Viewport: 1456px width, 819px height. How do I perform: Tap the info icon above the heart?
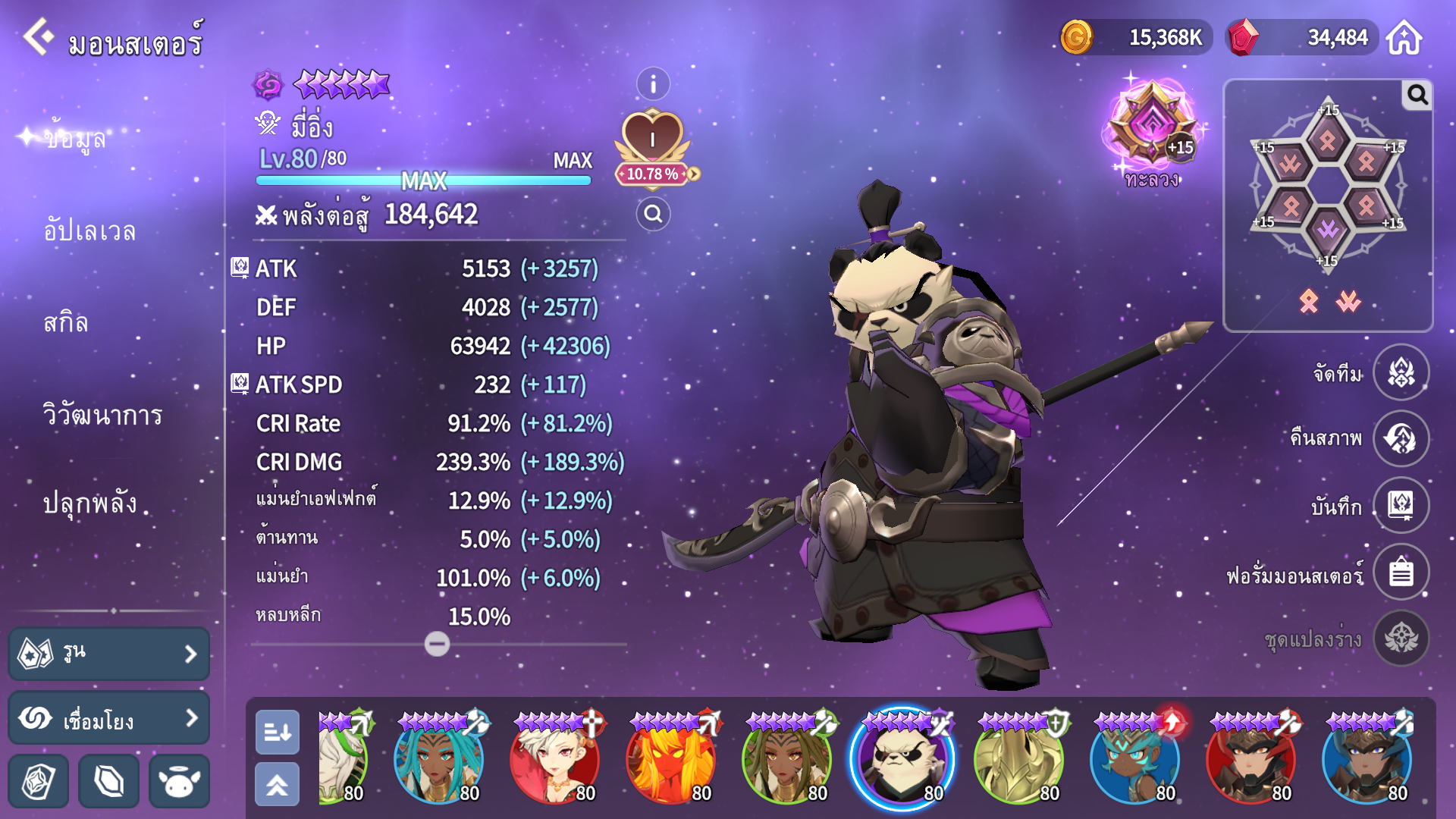point(653,84)
